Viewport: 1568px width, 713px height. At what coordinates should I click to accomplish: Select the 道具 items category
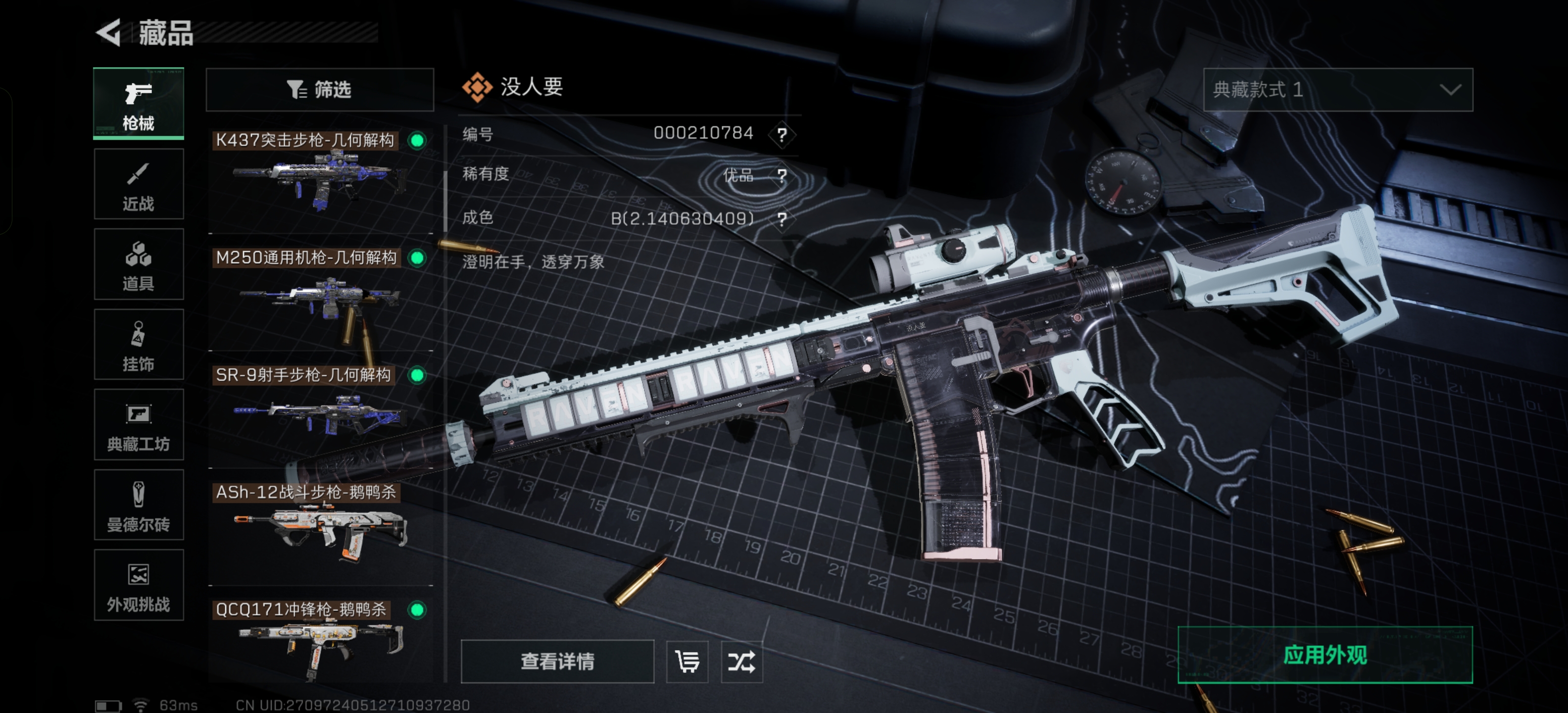click(x=139, y=264)
